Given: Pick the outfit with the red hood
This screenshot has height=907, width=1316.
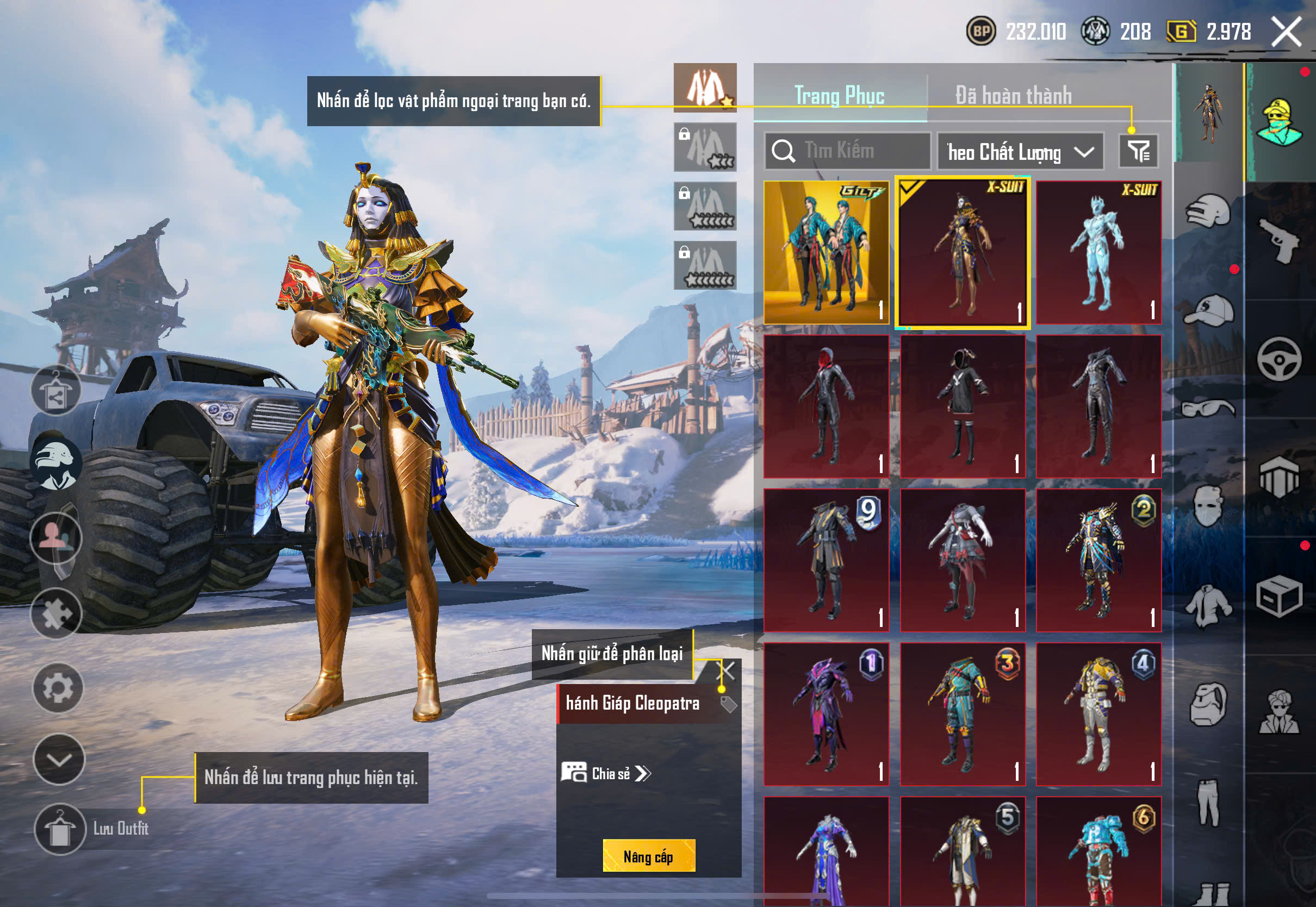Looking at the screenshot, I should (x=826, y=406).
